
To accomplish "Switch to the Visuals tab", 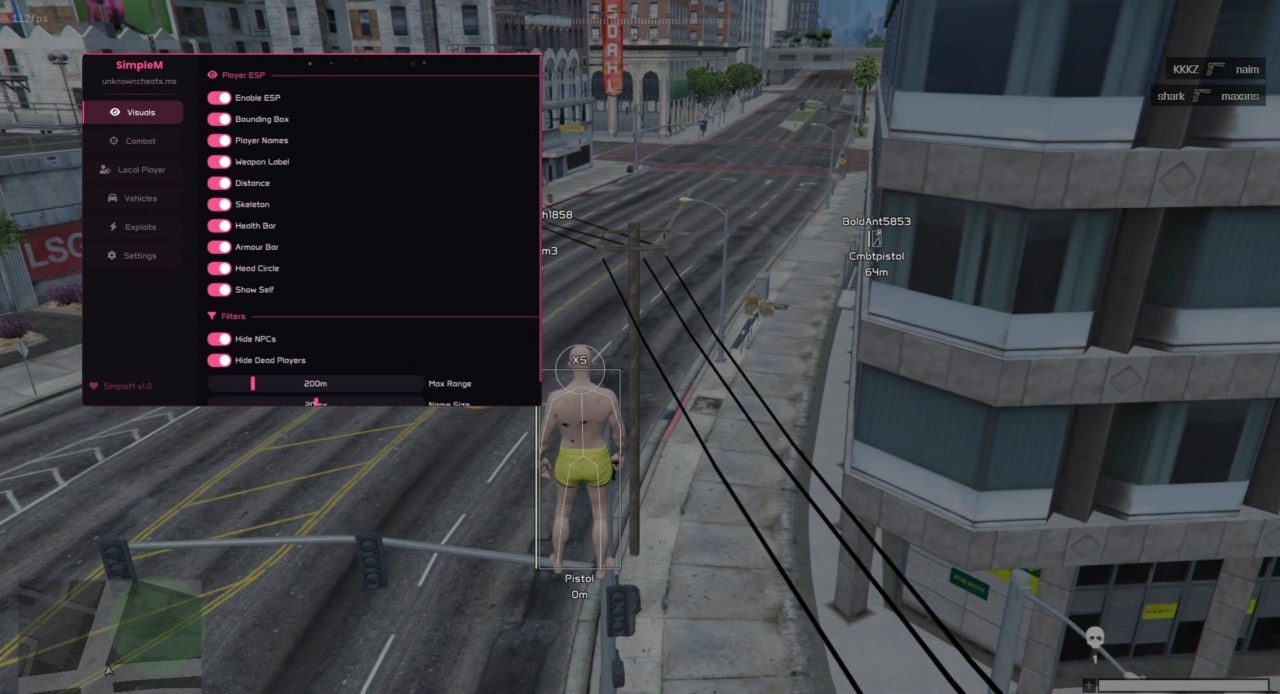I will [x=133, y=112].
